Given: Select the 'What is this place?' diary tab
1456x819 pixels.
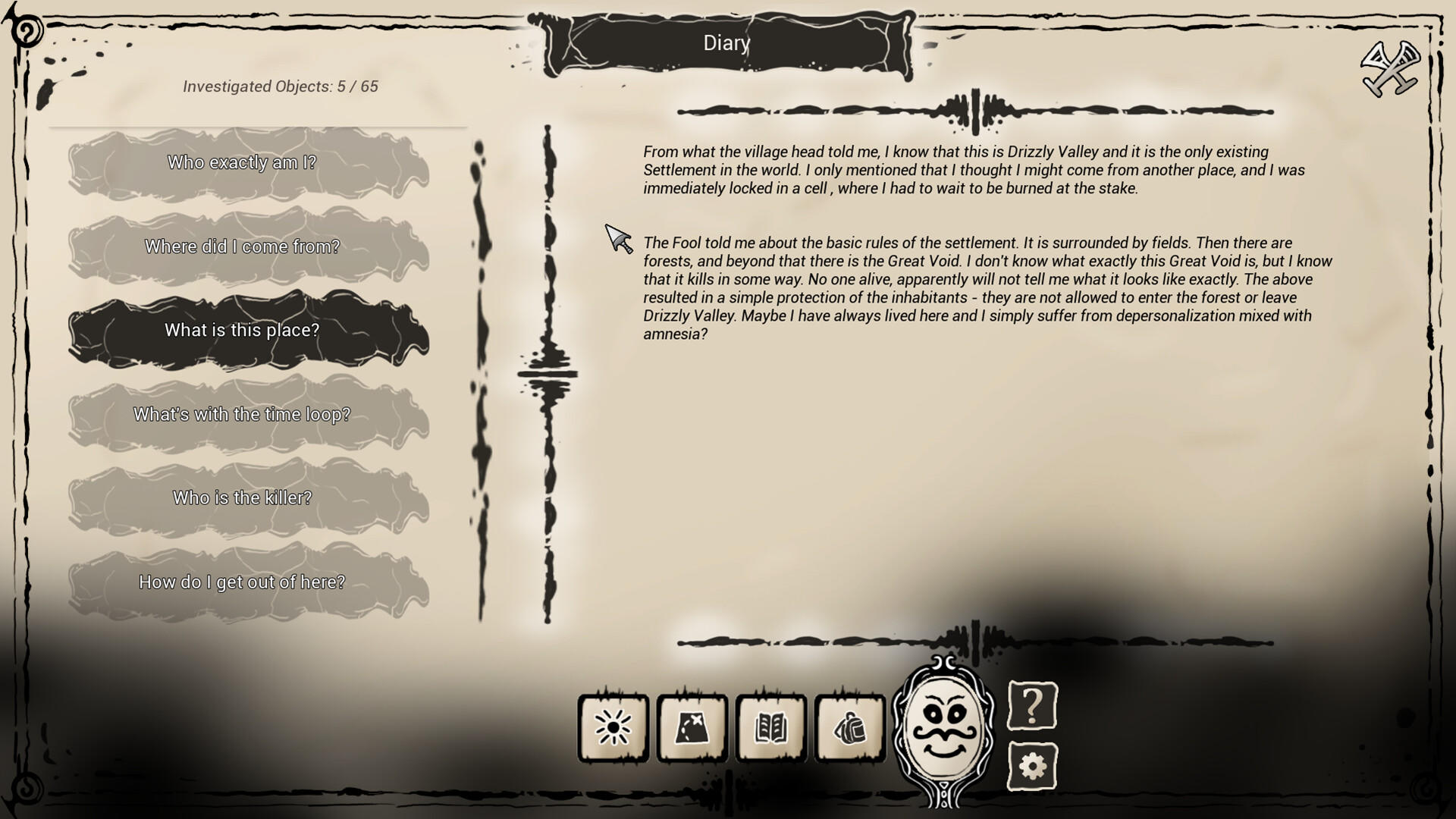Looking at the screenshot, I should point(242,331).
